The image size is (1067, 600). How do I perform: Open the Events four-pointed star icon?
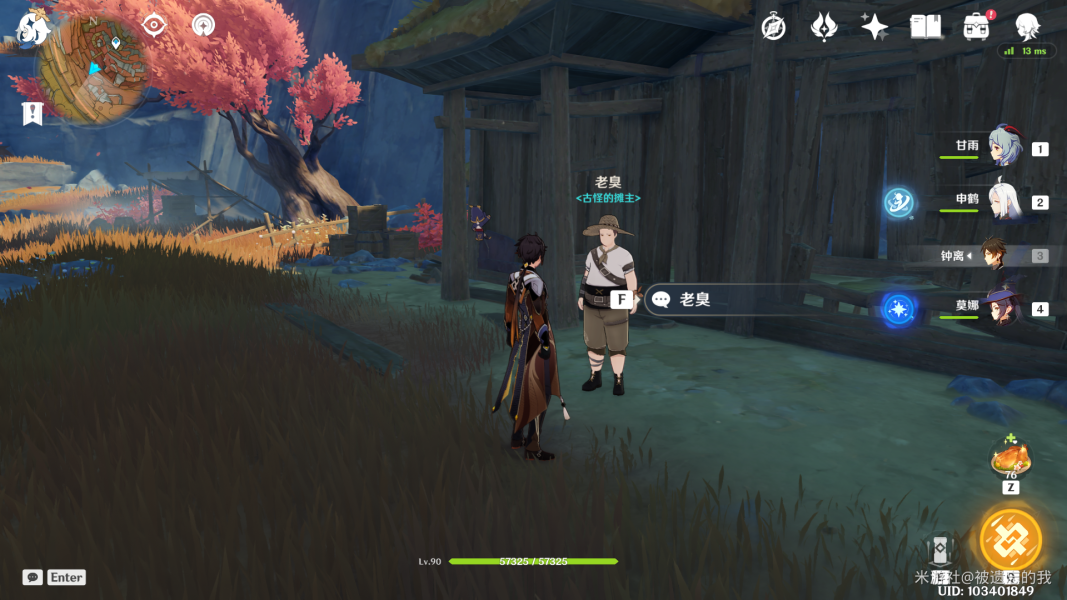(874, 28)
